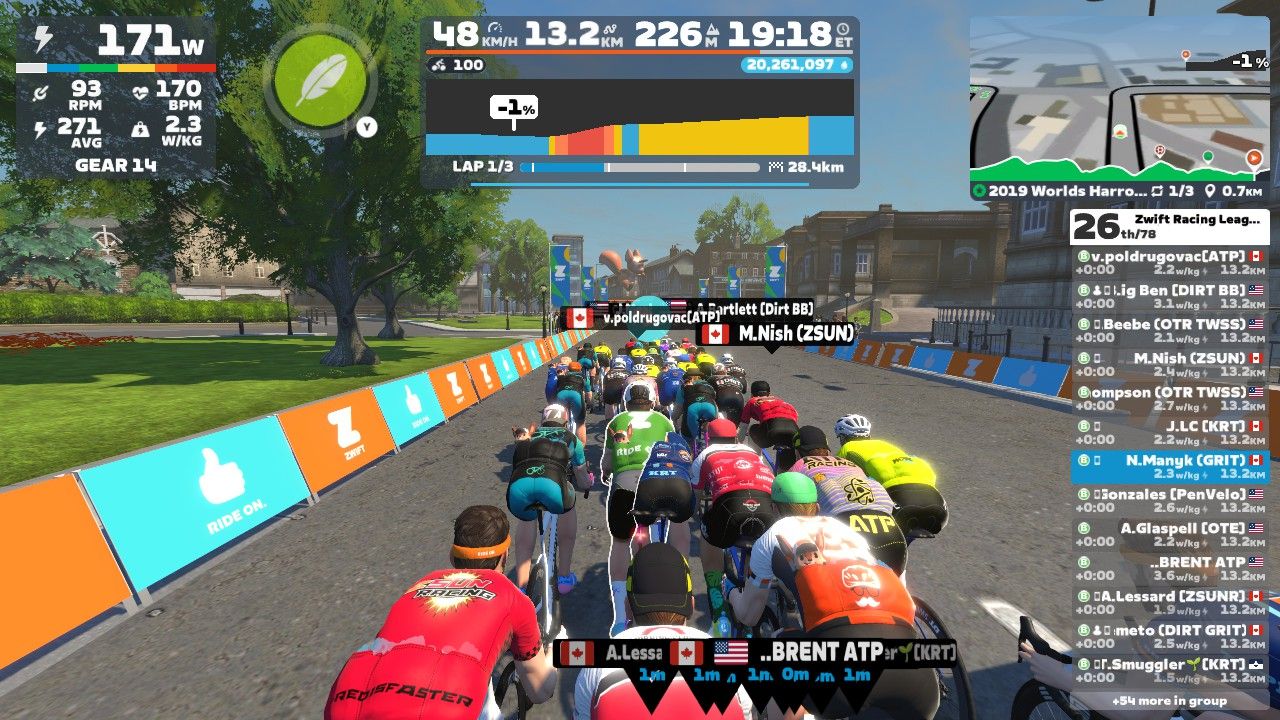
Task: Click the route elevation profile graph
Action: click(x=640, y=118)
